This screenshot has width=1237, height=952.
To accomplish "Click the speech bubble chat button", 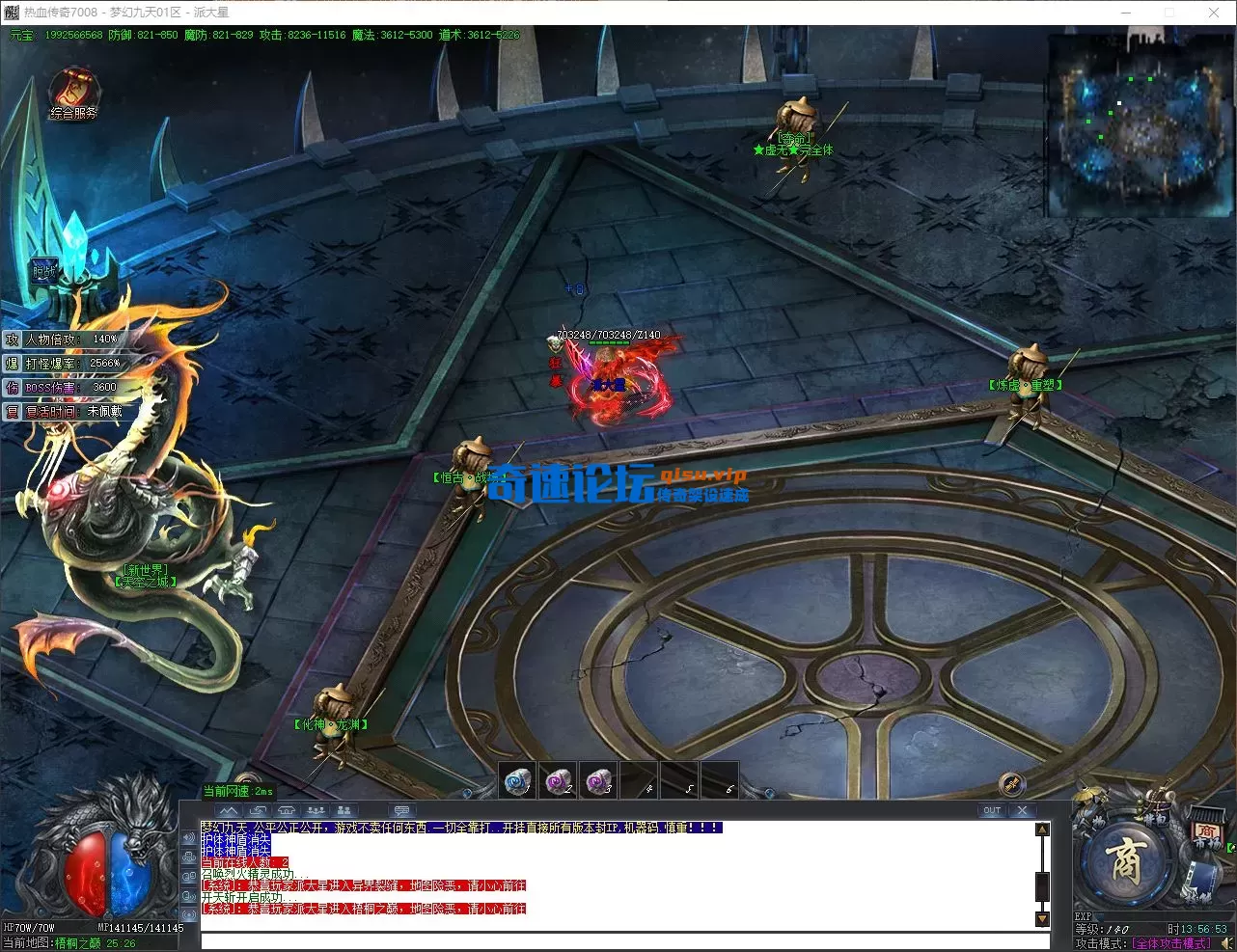I will click(x=402, y=811).
